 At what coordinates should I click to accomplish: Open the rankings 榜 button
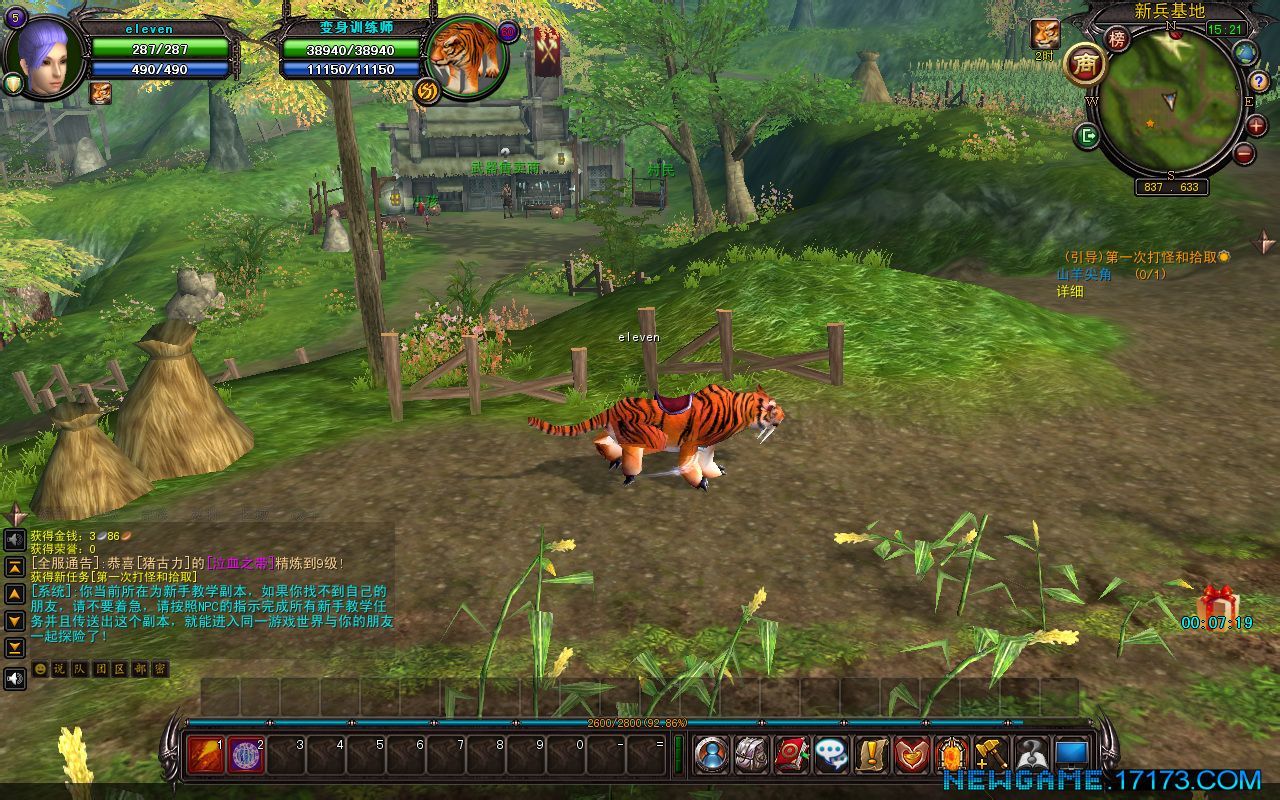point(1118,40)
